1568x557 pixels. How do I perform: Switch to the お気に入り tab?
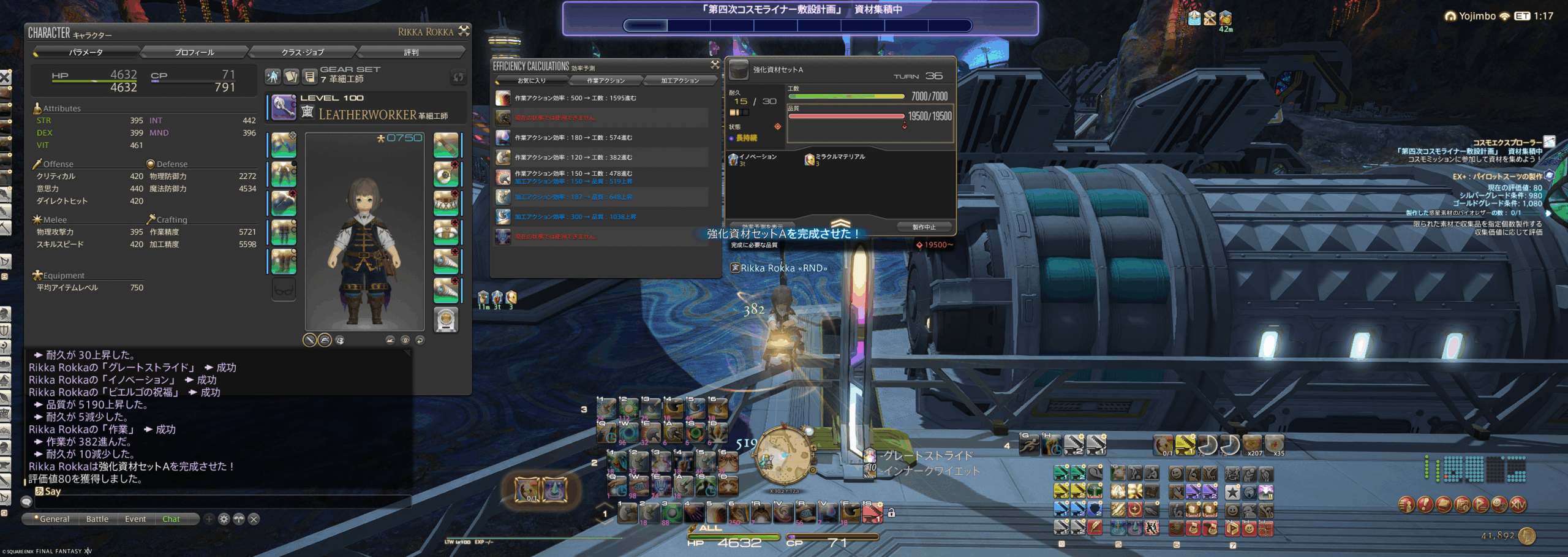pos(531,81)
